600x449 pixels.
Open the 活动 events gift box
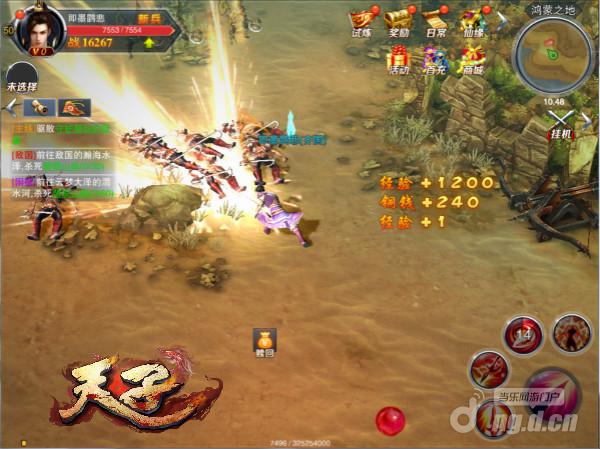398,58
